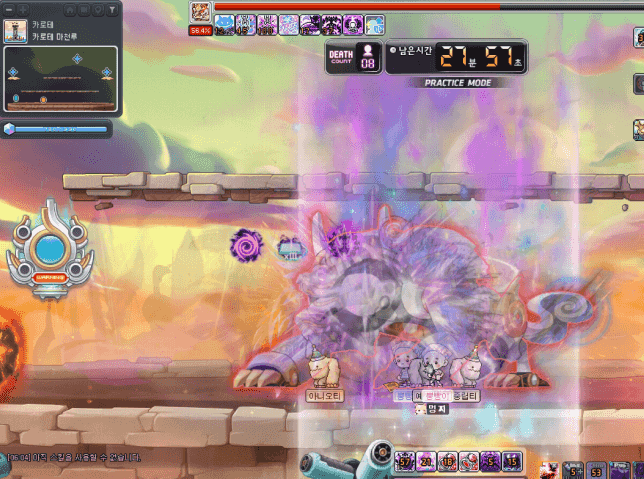This screenshot has width=644, height=479.
Task: Select the blue creature buff icon
Action: click(x=222, y=25)
